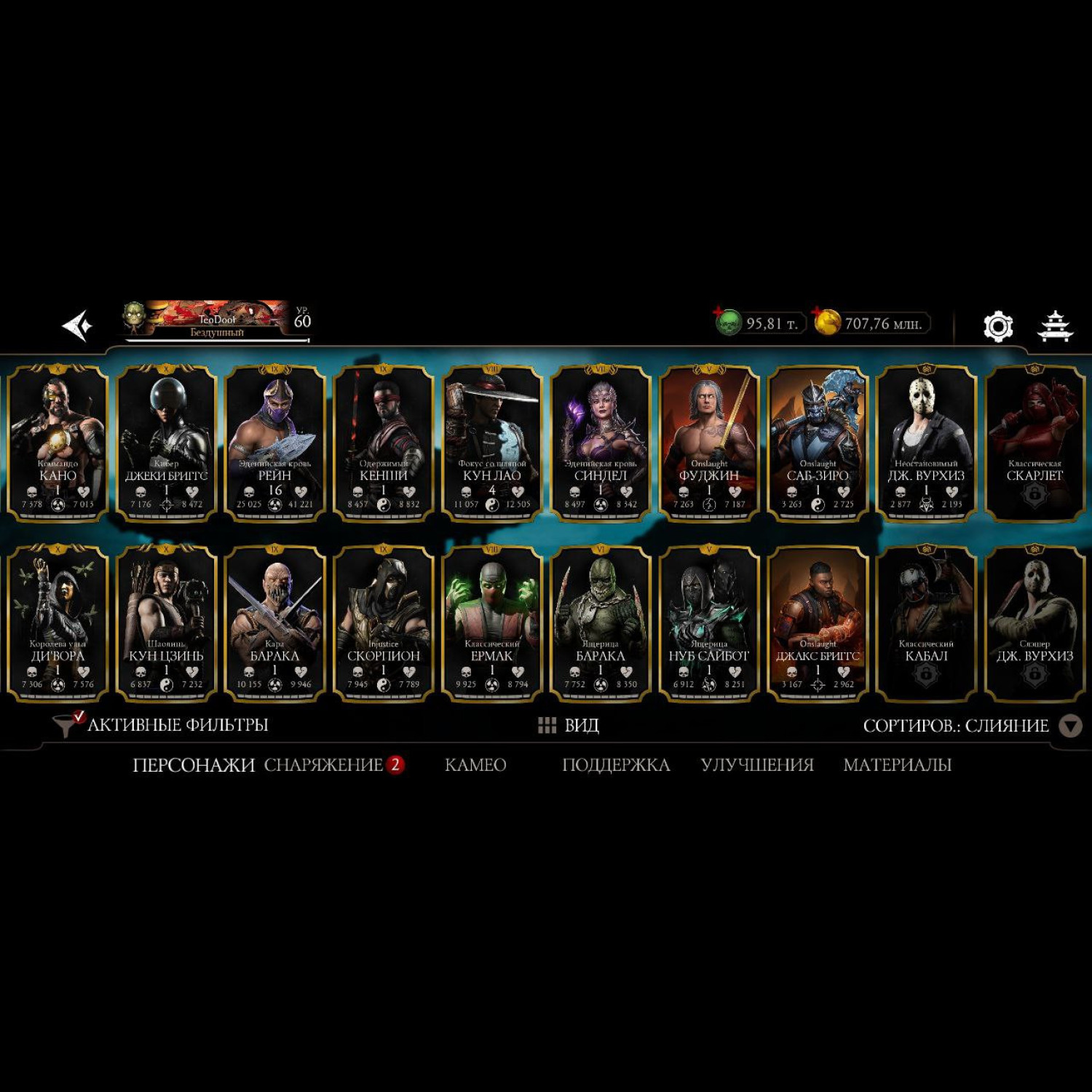Choose the Noob Saibot card
The width and height of the screenshot is (1092, 1092).
pos(709,623)
